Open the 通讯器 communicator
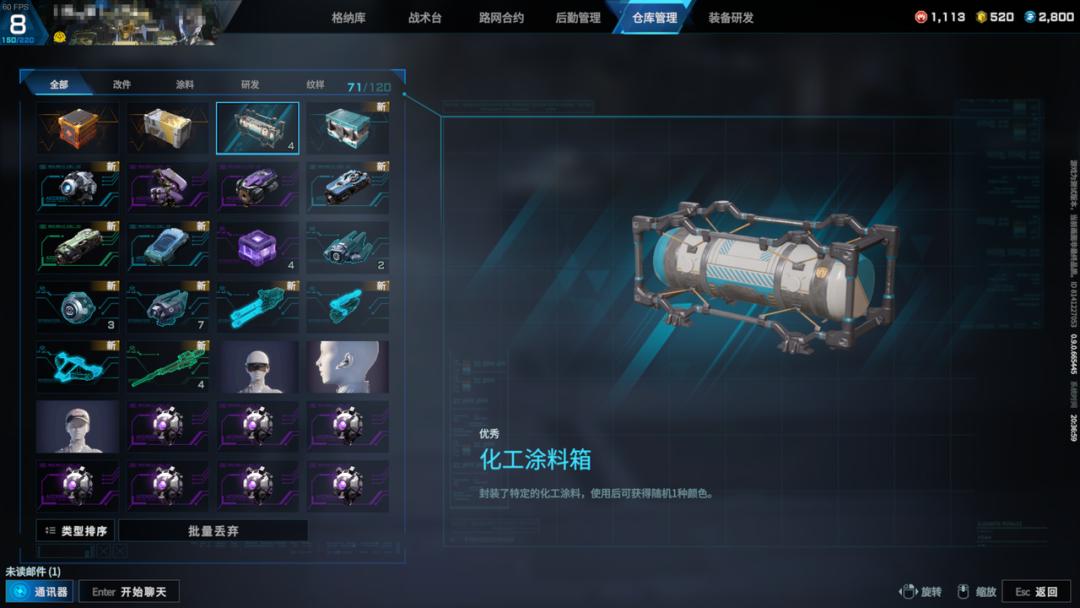Image resolution: width=1080 pixels, height=608 pixels. point(40,592)
